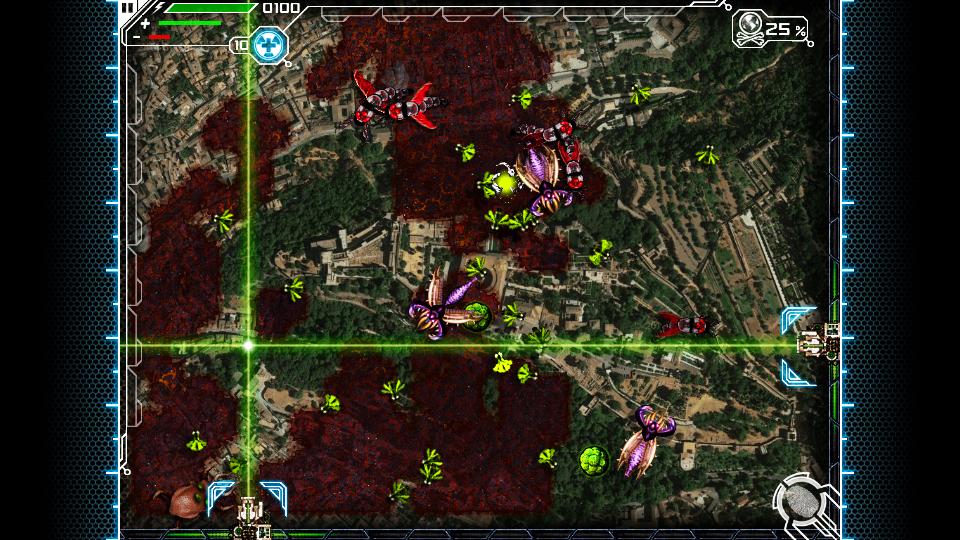The height and width of the screenshot is (540, 960).
Task: Select the right rail laser turret
Action: pyautogui.click(x=818, y=344)
